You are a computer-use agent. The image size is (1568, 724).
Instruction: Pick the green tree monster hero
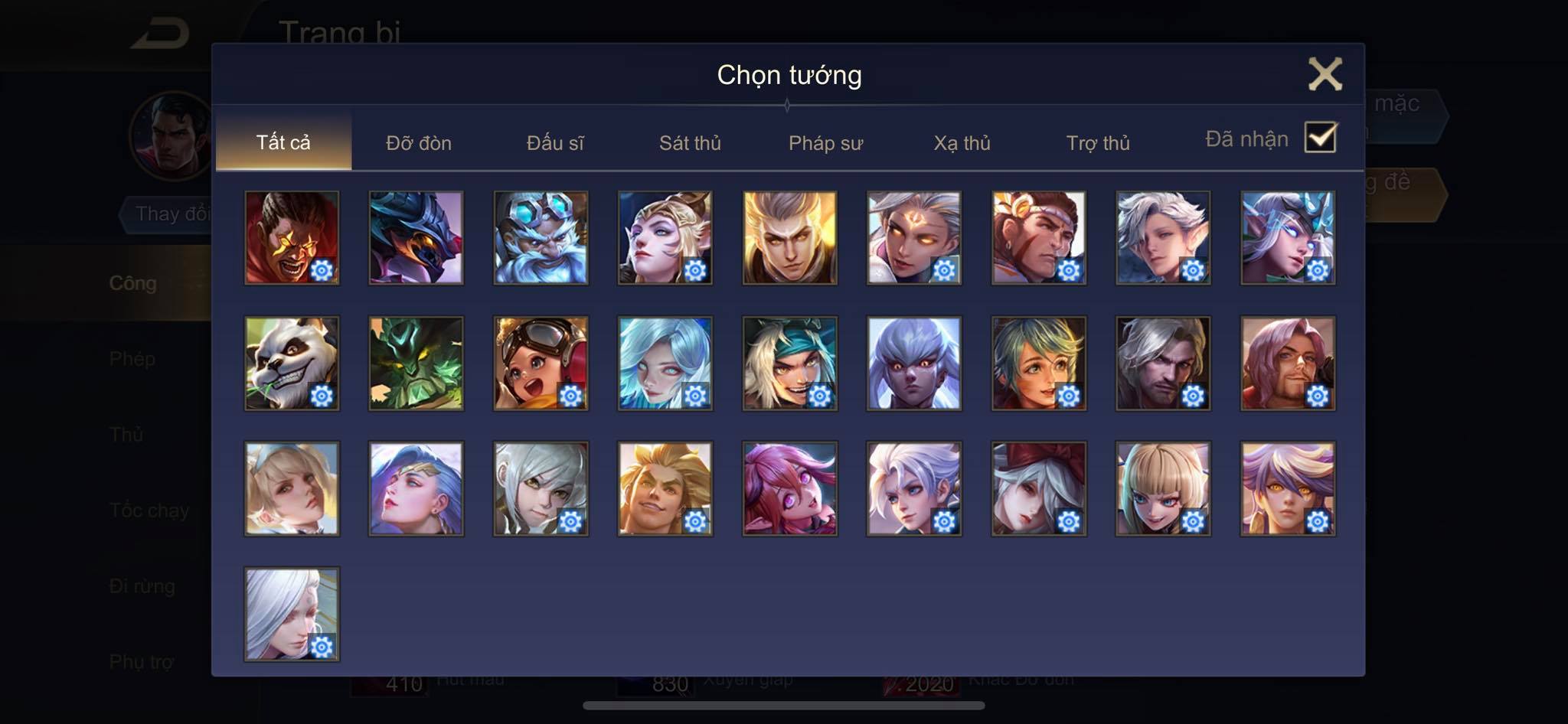[416, 363]
